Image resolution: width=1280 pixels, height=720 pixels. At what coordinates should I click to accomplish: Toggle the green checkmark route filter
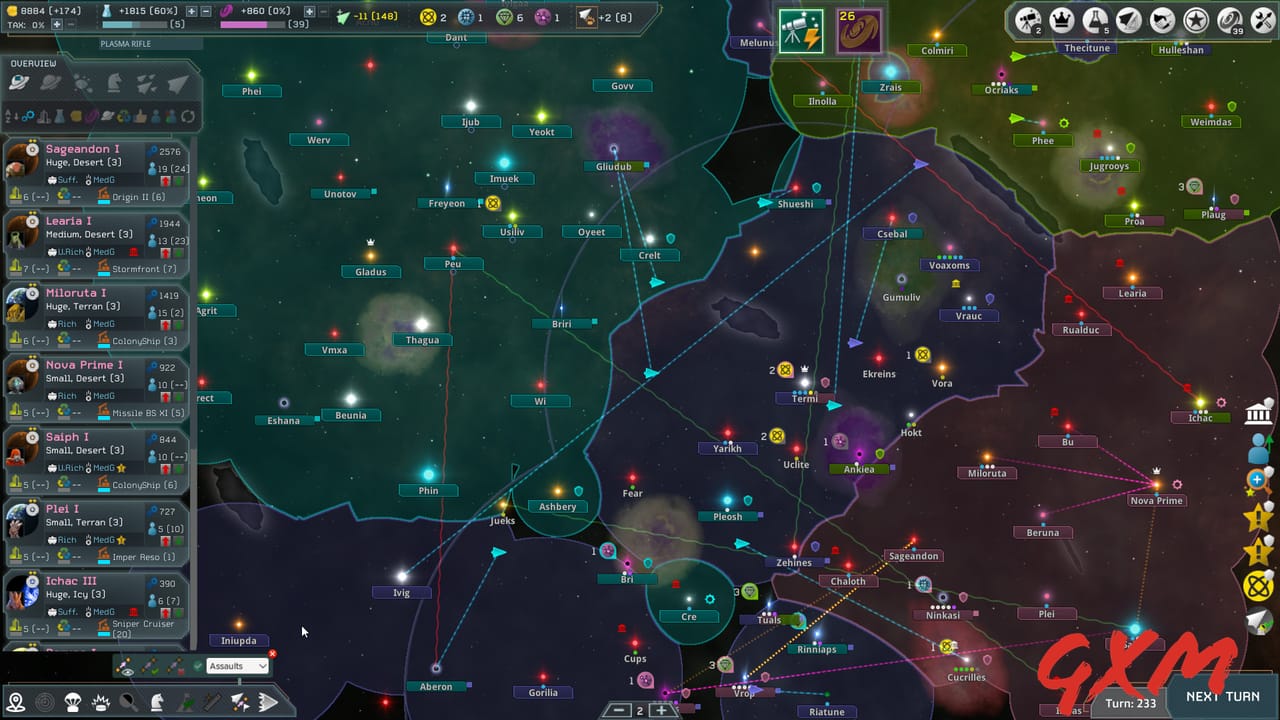pos(197,666)
